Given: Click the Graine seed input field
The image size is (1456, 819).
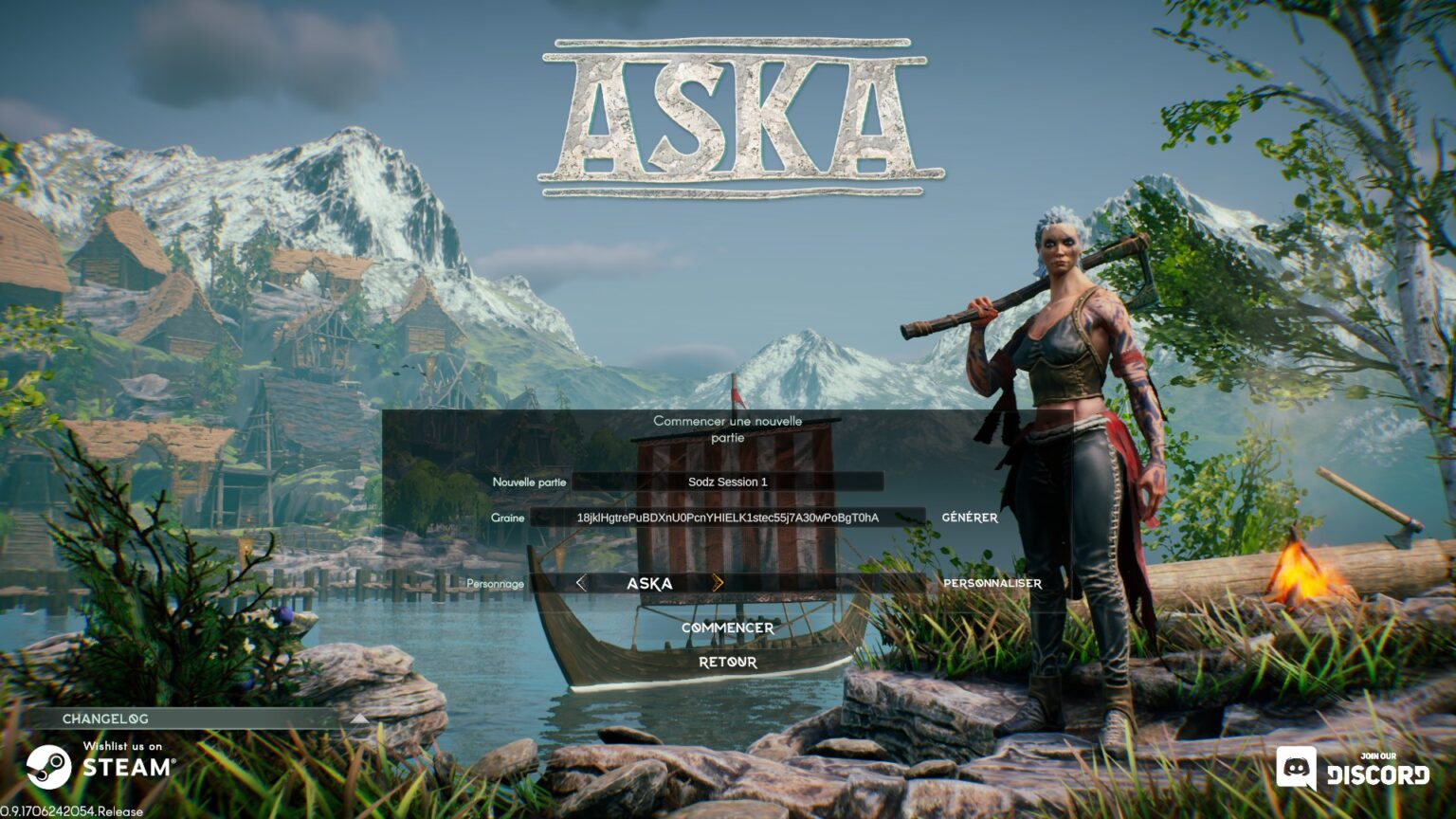Looking at the screenshot, I should coord(727,518).
